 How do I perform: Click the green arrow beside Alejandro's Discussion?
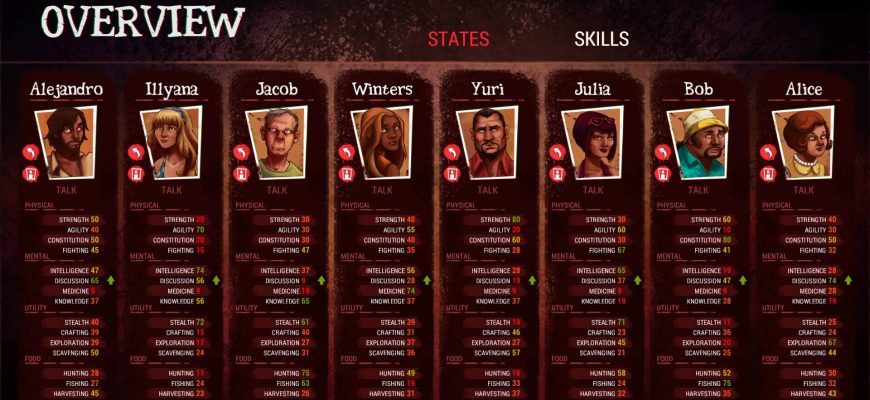pyautogui.click(x=112, y=281)
